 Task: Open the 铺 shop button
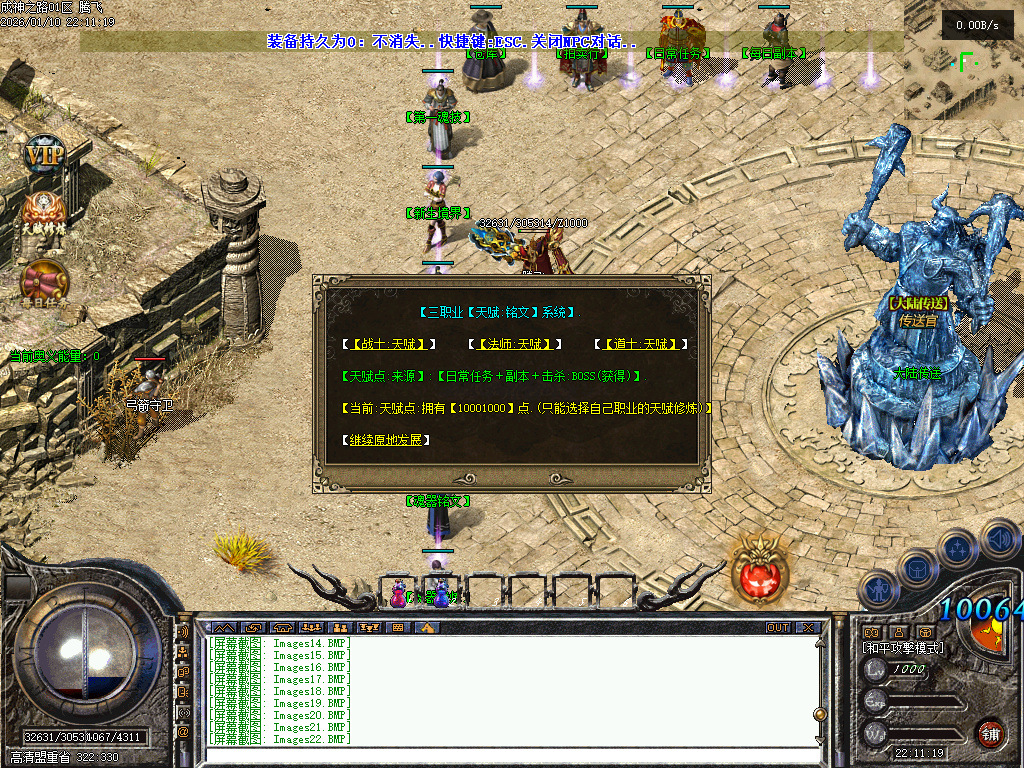point(990,732)
